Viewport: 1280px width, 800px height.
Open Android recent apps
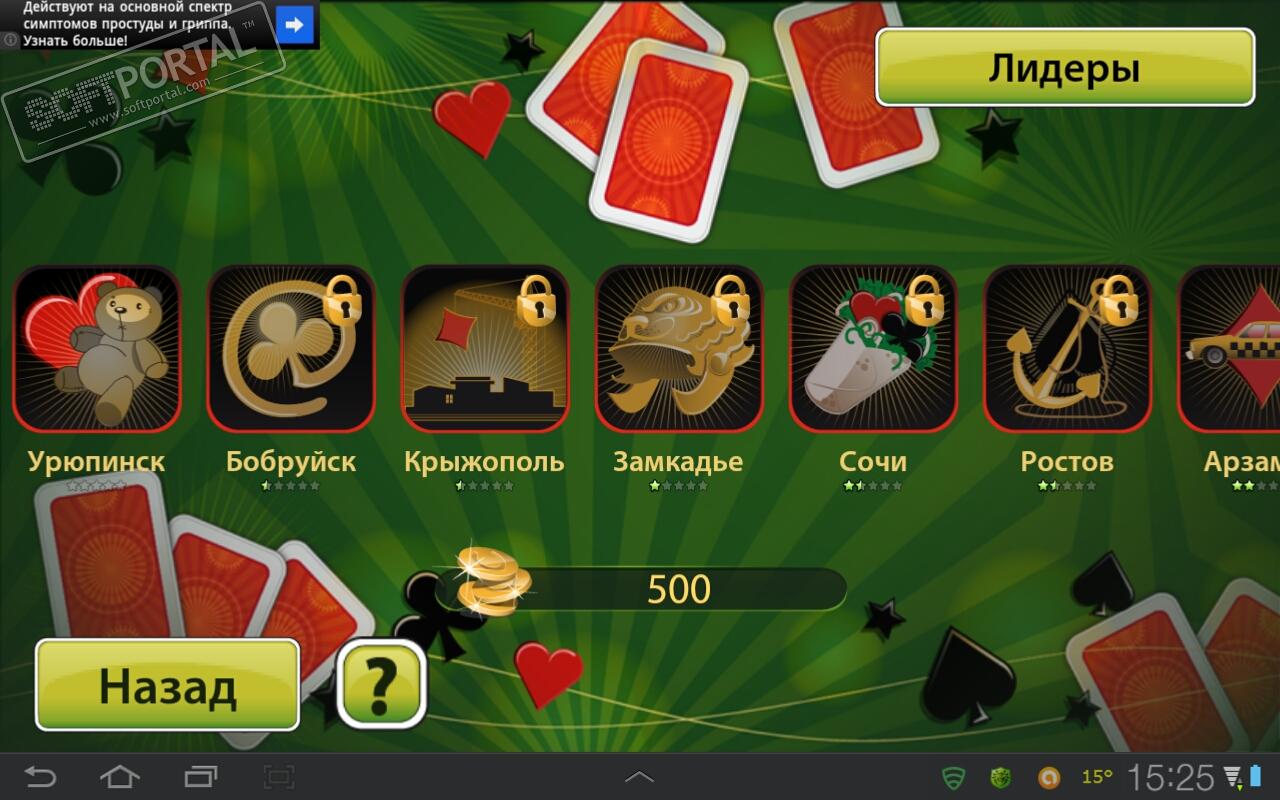[200, 777]
